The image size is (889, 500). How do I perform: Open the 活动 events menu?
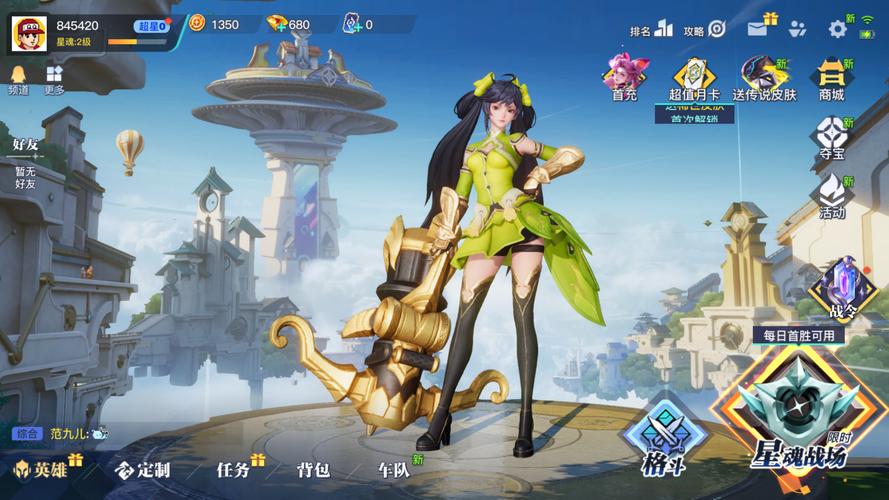pos(831,195)
